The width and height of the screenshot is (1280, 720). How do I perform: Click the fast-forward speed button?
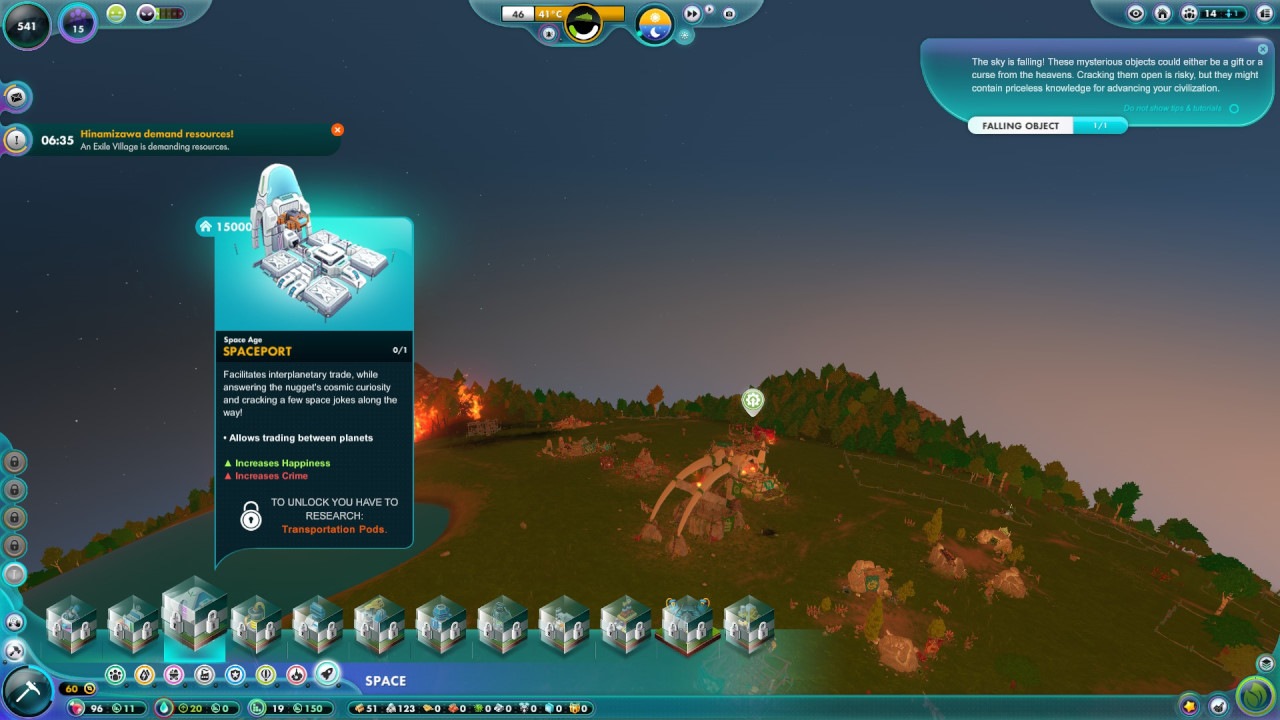pos(692,14)
